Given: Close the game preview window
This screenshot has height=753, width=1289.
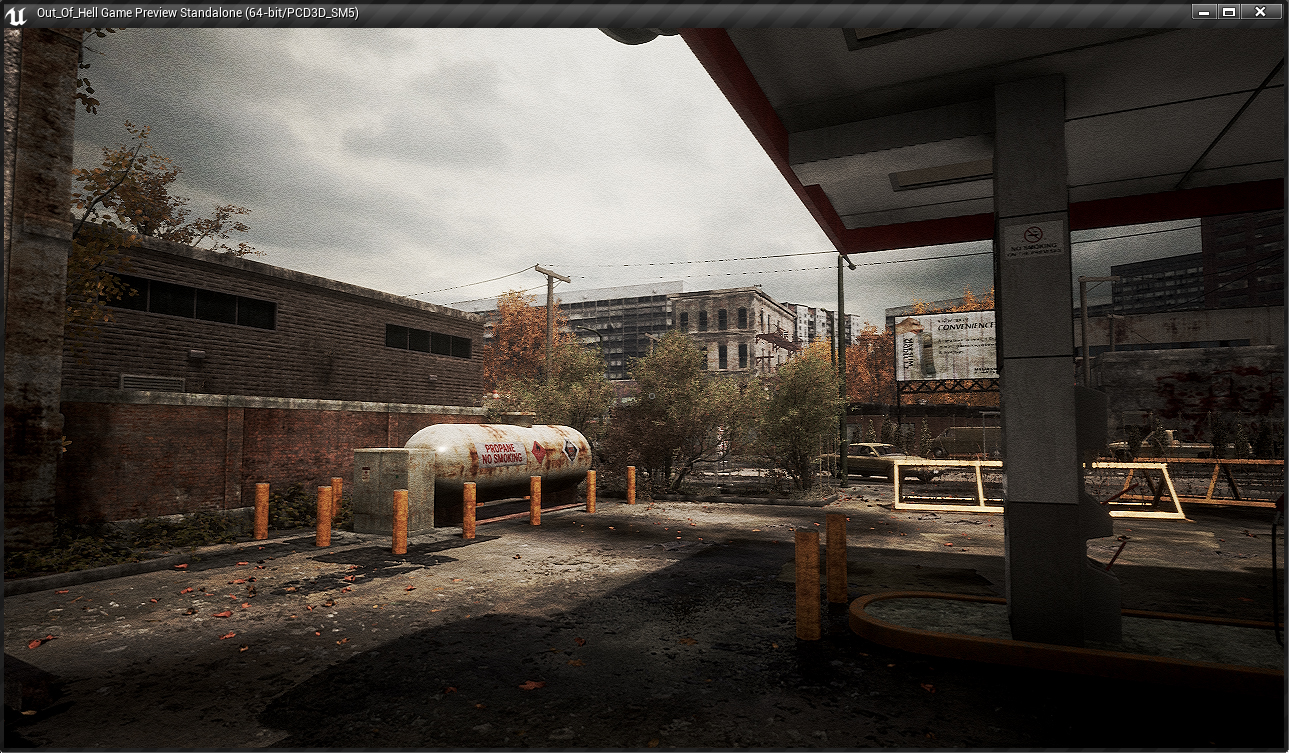Looking at the screenshot, I should (x=1260, y=12).
